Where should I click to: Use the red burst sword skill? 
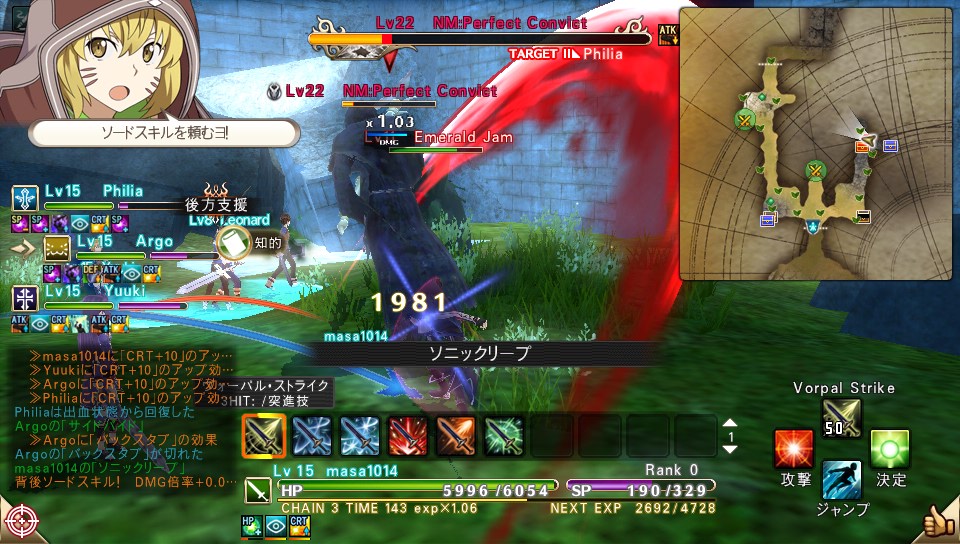pos(407,436)
